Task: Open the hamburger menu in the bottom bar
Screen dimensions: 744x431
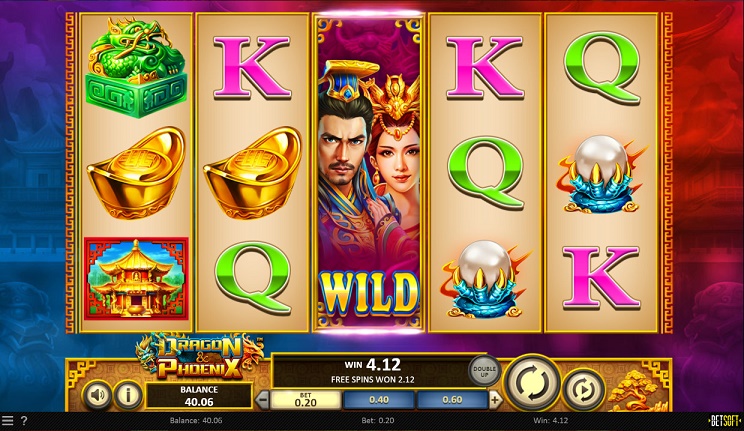Action: (x=8, y=422)
